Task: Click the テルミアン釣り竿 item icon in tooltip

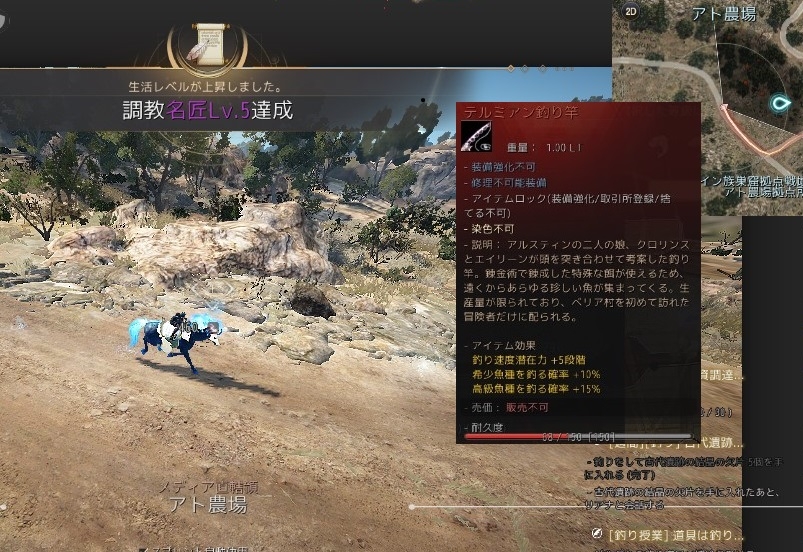Action: (x=477, y=135)
